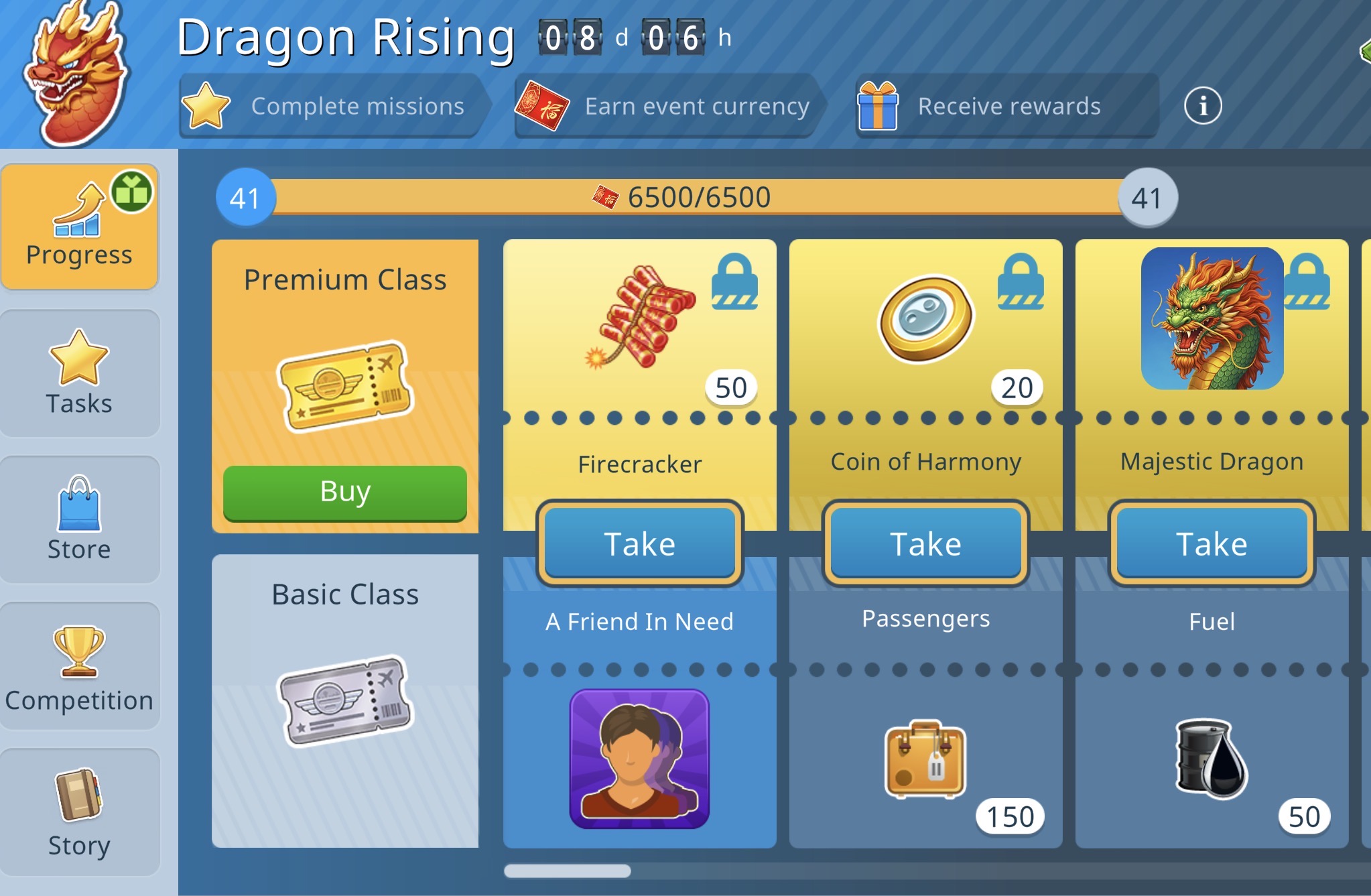This screenshot has width=1371, height=896.
Task: Buy the Premium Class ticket
Action: point(344,492)
